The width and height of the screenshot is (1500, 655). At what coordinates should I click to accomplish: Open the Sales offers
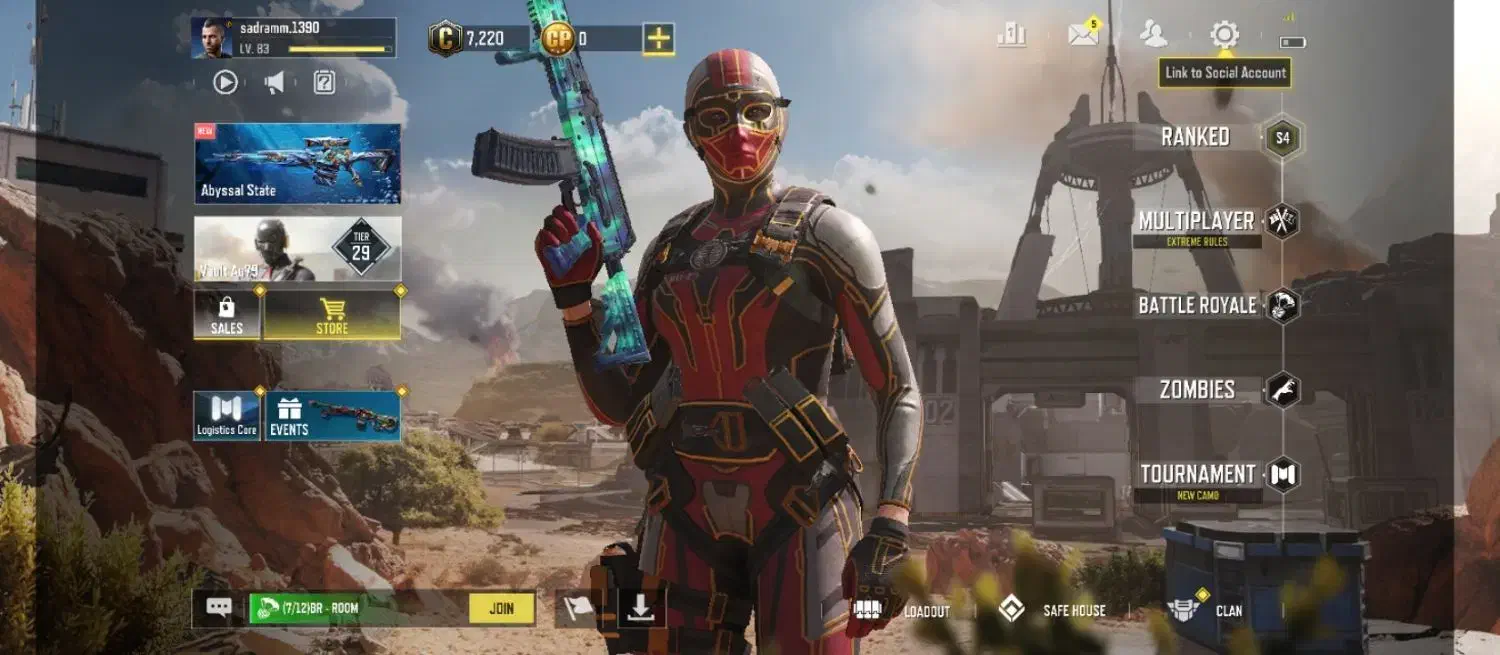click(227, 315)
